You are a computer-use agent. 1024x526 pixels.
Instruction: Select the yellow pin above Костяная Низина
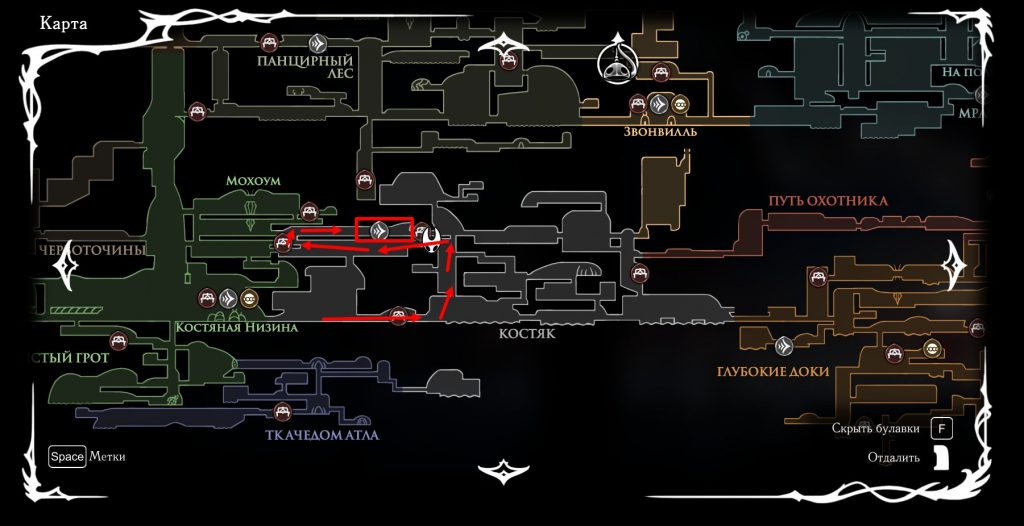pos(248,298)
